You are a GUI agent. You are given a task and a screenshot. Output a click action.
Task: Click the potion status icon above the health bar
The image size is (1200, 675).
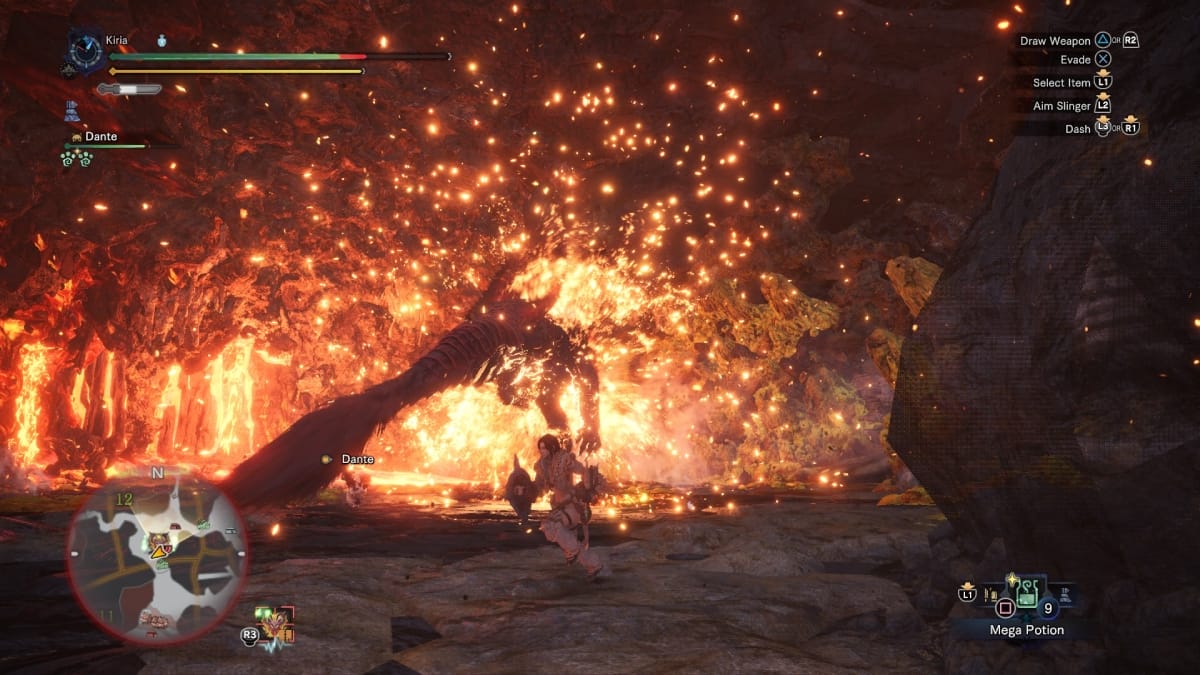tap(161, 41)
